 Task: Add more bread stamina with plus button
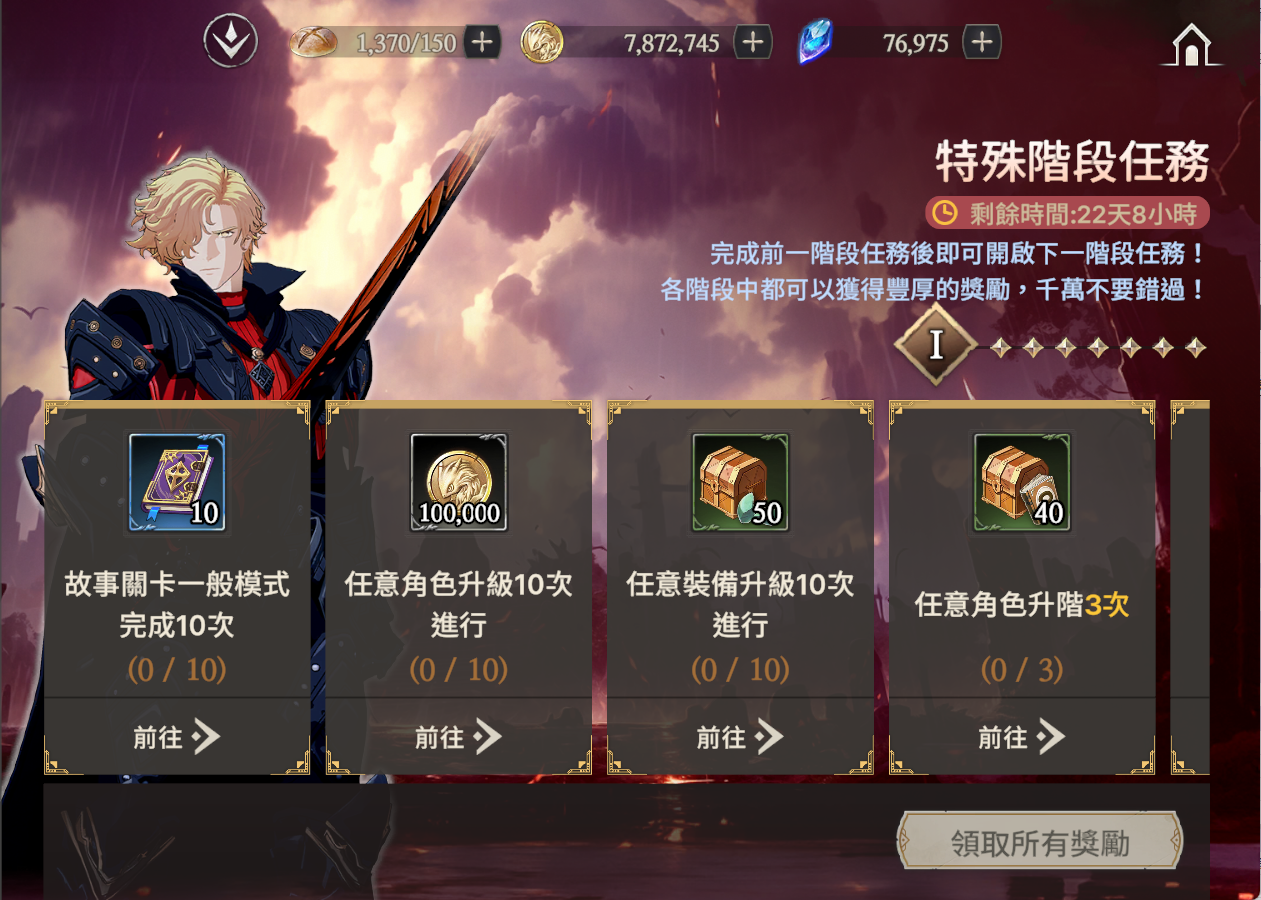pos(482,42)
